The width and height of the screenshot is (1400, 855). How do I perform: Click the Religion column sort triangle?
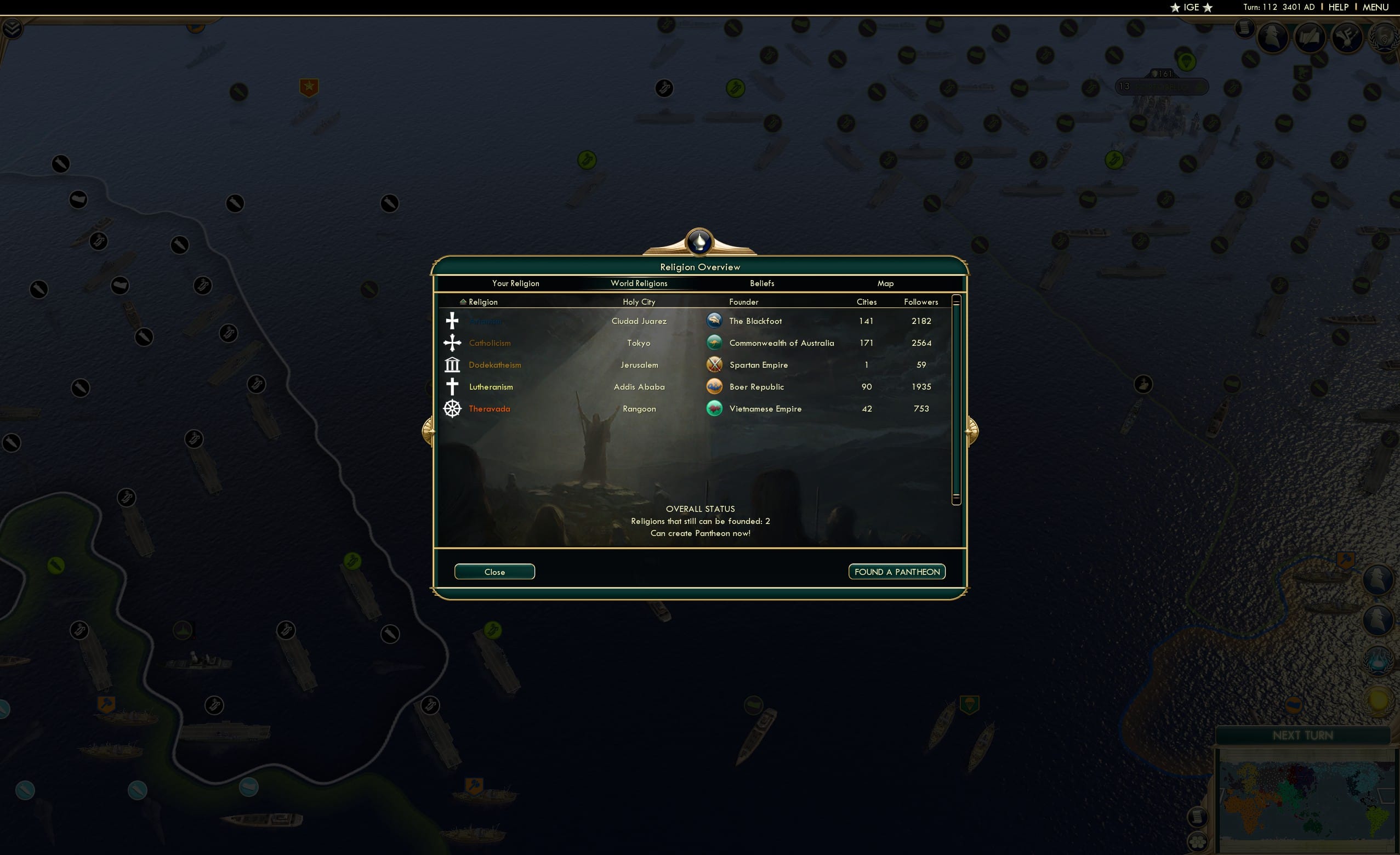pos(464,301)
